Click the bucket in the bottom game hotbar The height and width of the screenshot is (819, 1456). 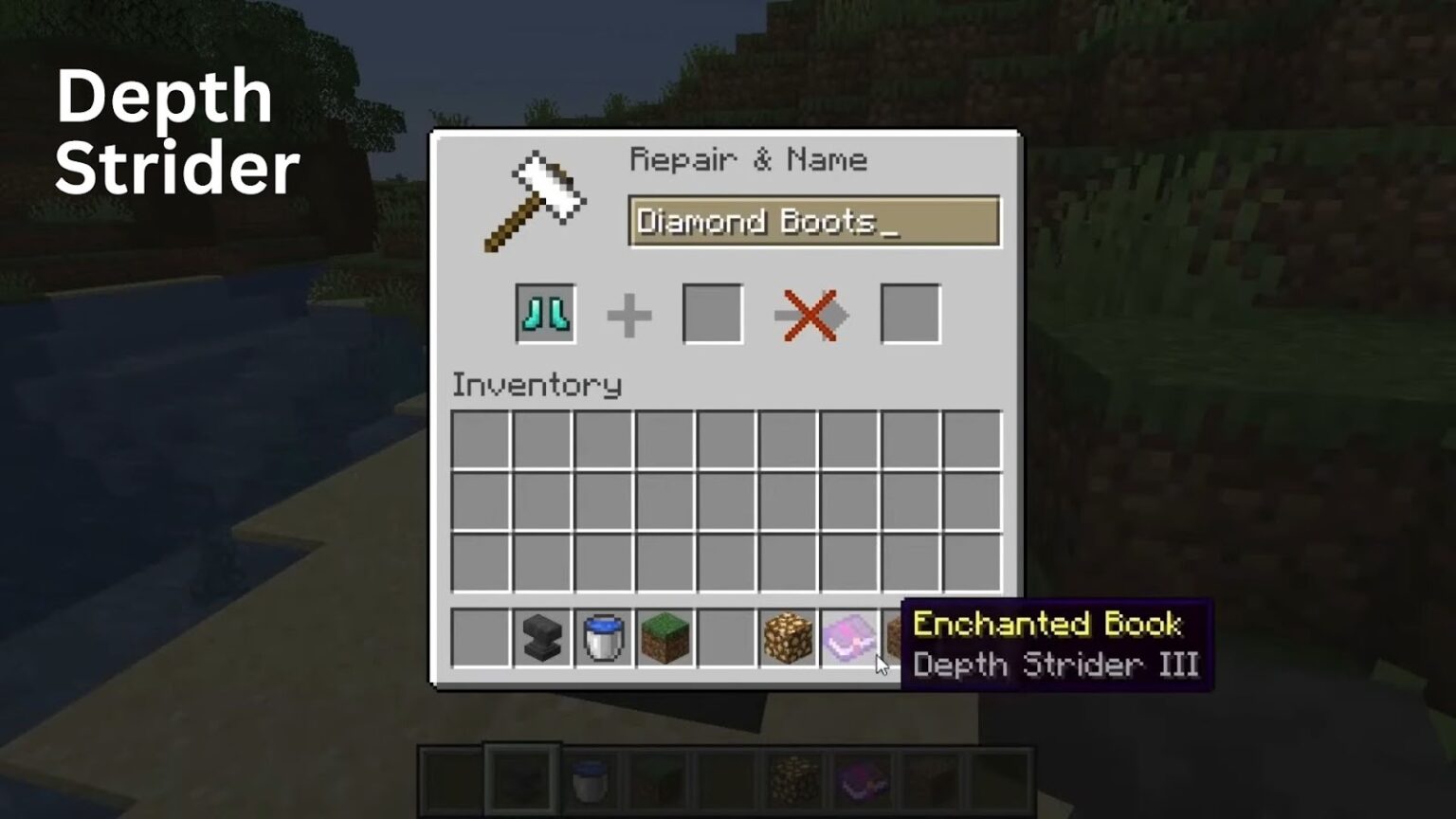[x=591, y=777]
